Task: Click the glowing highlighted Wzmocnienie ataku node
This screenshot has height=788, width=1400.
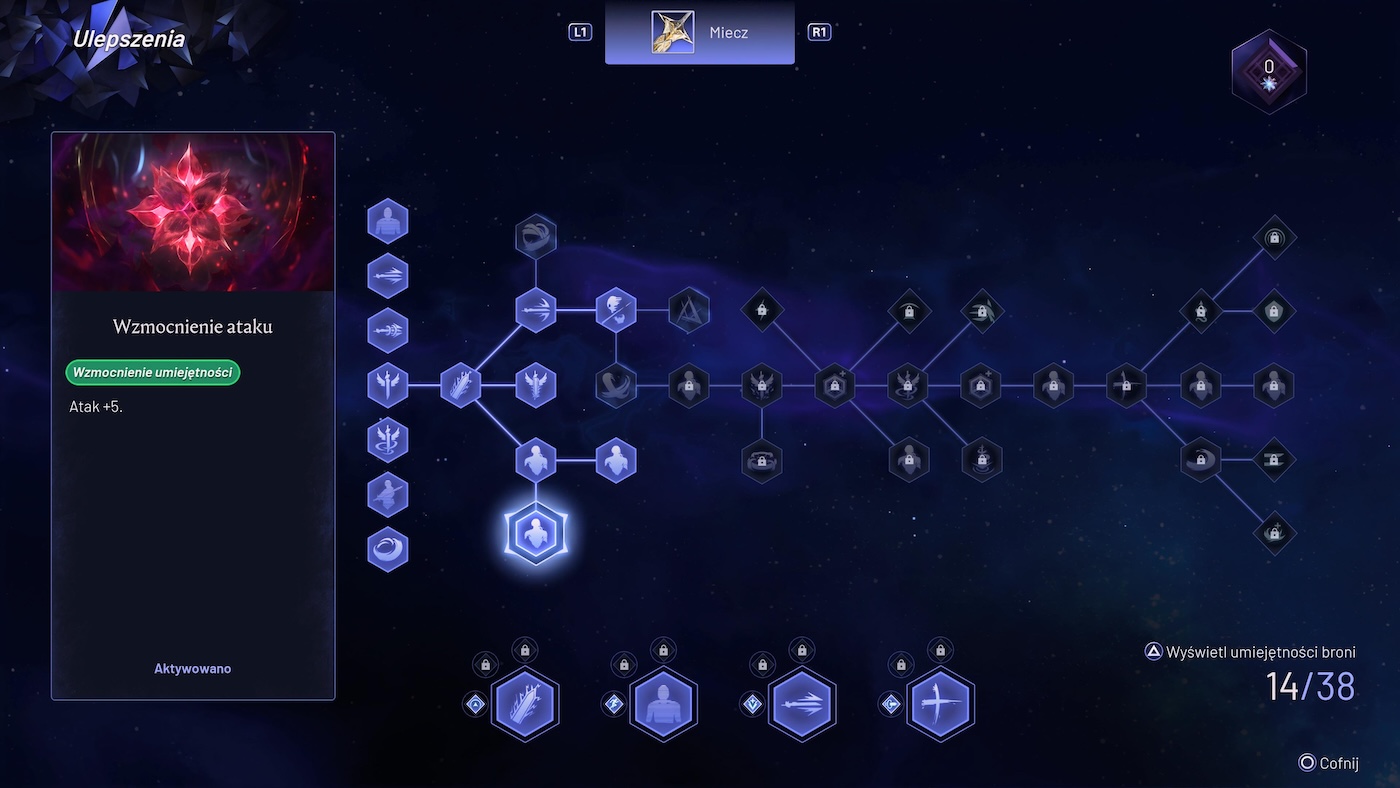Action: [536, 533]
